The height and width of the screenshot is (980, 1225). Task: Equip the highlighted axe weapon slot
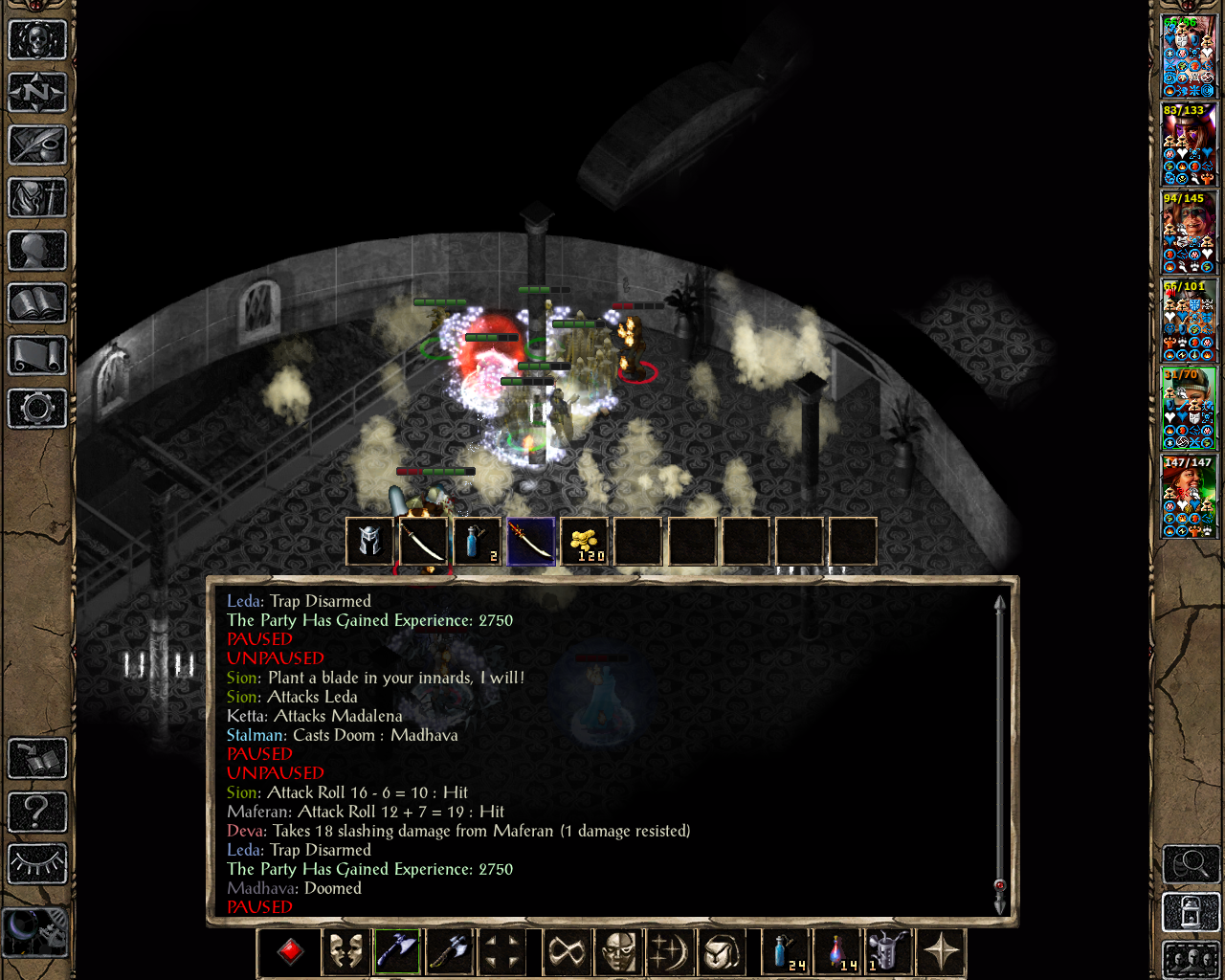click(397, 952)
